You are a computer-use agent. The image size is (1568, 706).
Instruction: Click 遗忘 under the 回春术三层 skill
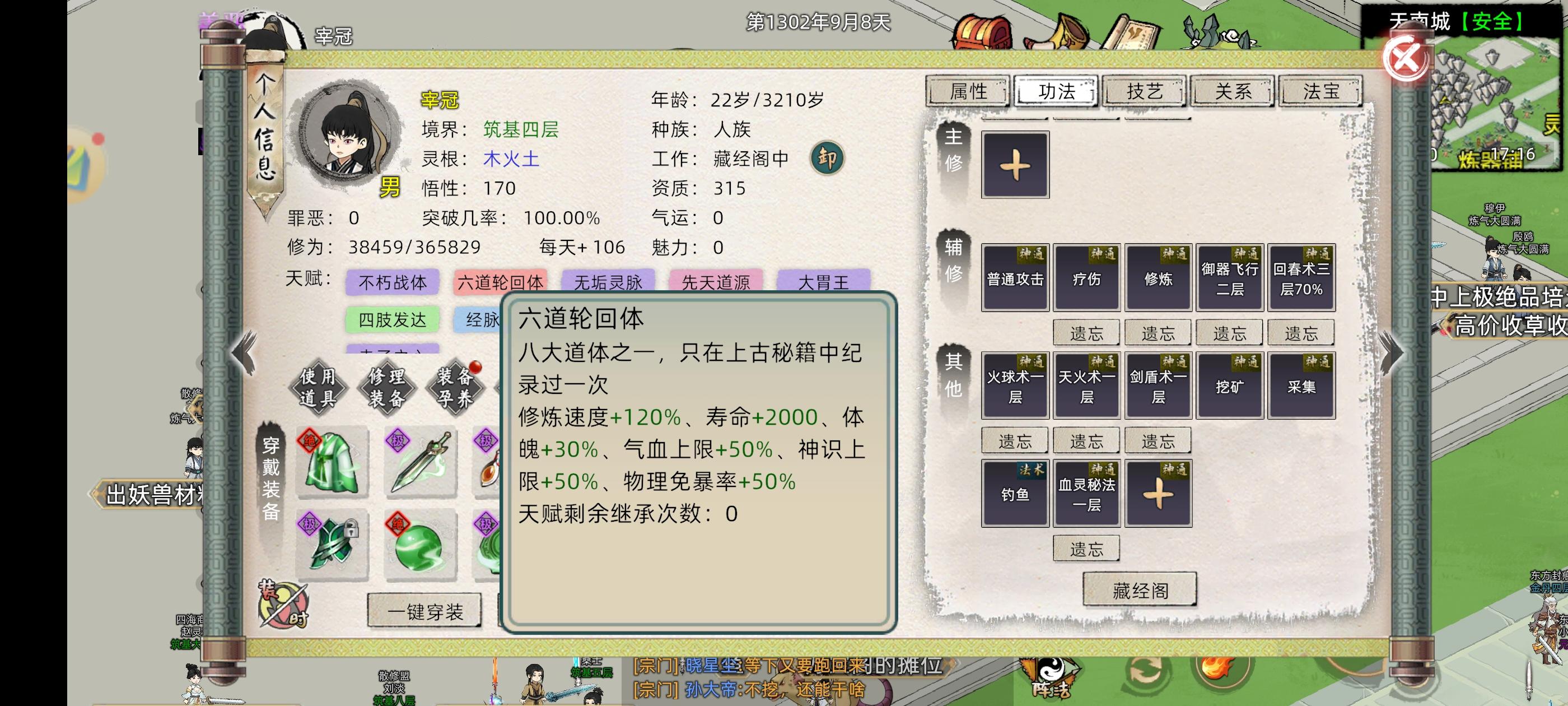[x=1301, y=333]
